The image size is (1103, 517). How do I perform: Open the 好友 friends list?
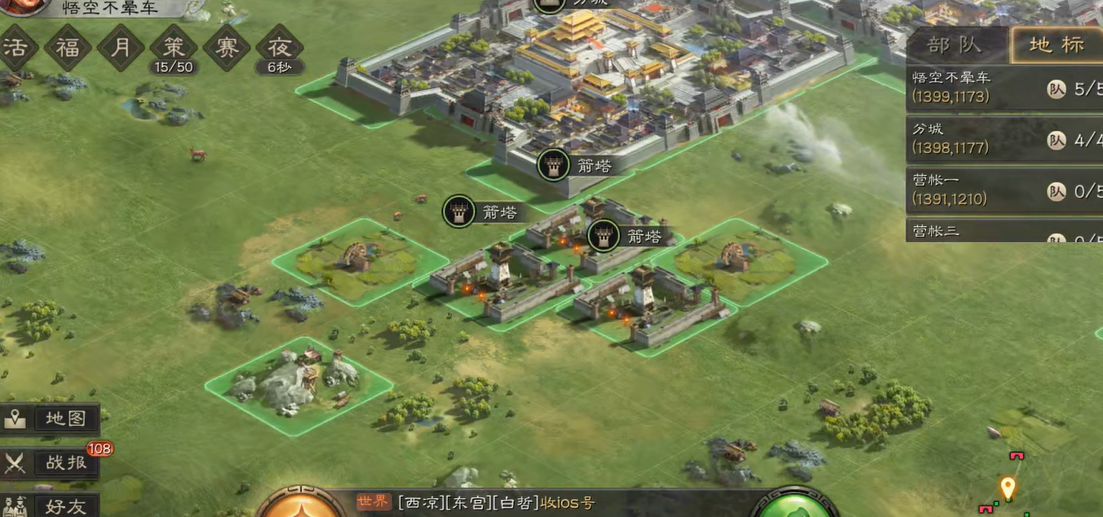point(52,505)
